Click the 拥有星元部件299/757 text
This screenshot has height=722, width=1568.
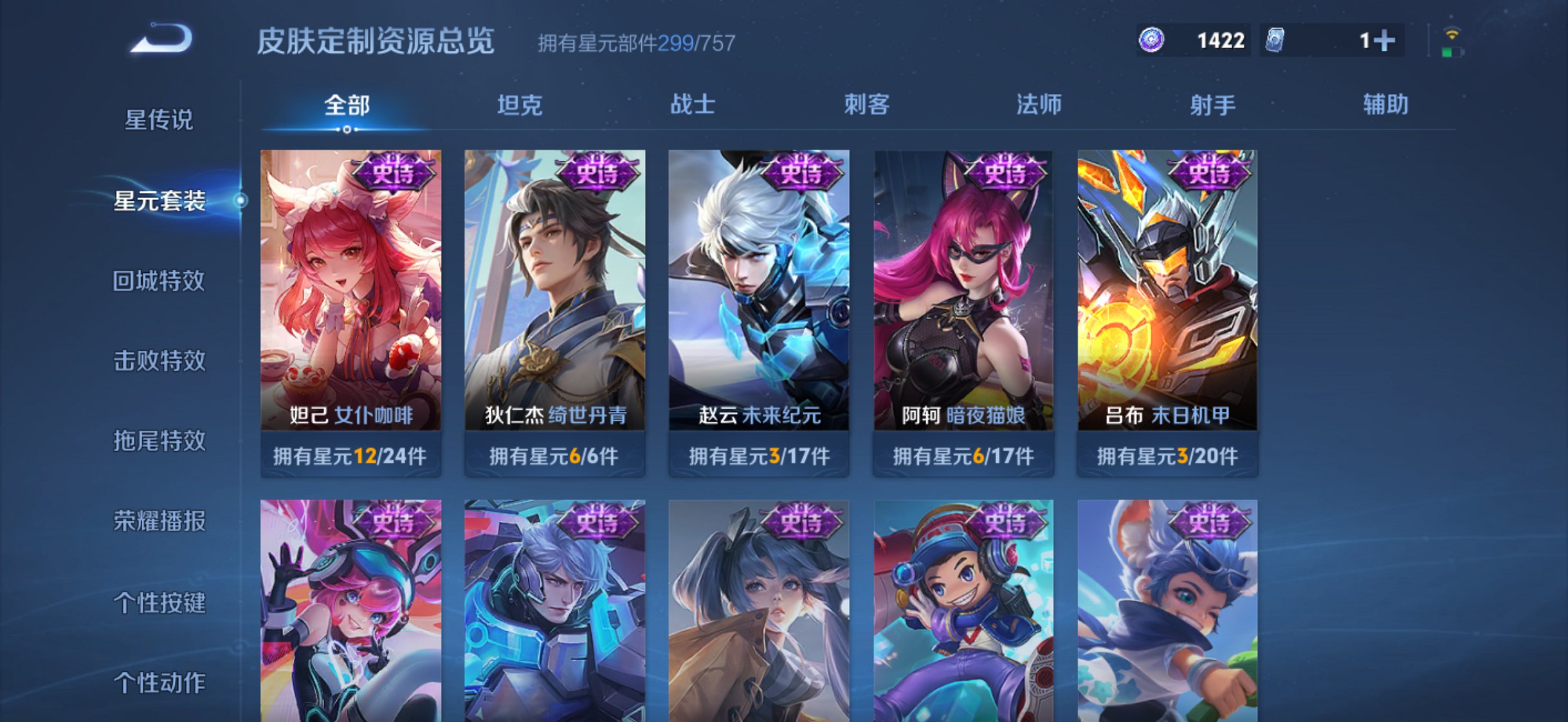(x=637, y=44)
